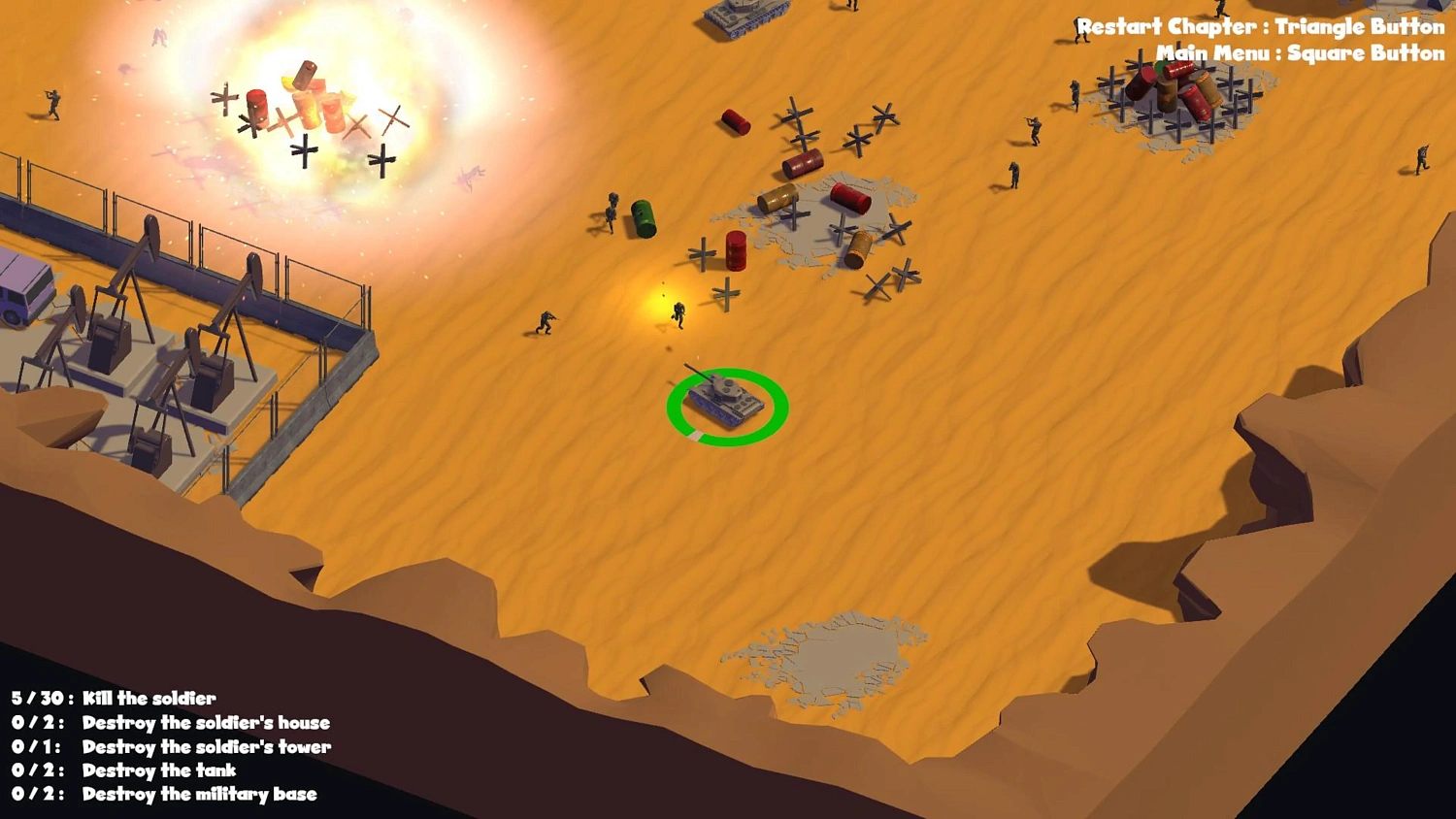Click the green barrel near the soldiers

[x=644, y=220]
